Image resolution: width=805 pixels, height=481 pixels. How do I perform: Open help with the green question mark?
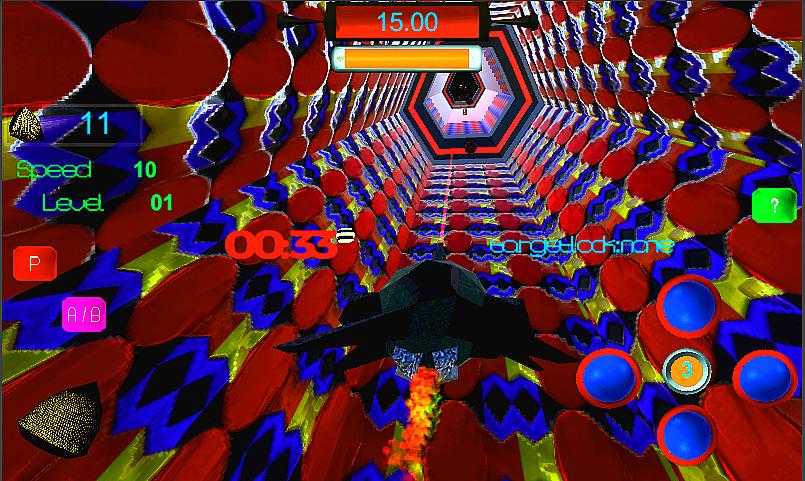point(772,207)
